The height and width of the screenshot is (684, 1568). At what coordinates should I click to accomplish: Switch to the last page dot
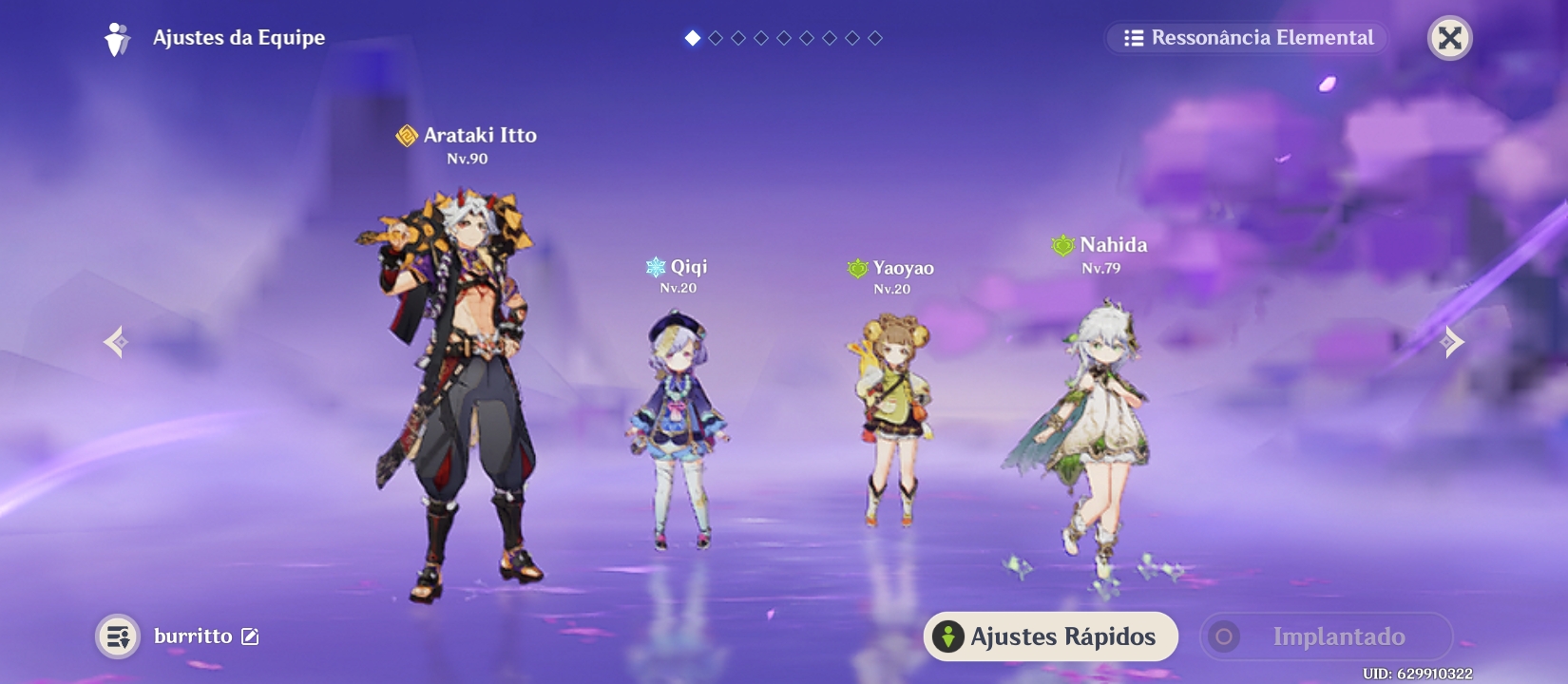click(873, 39)
